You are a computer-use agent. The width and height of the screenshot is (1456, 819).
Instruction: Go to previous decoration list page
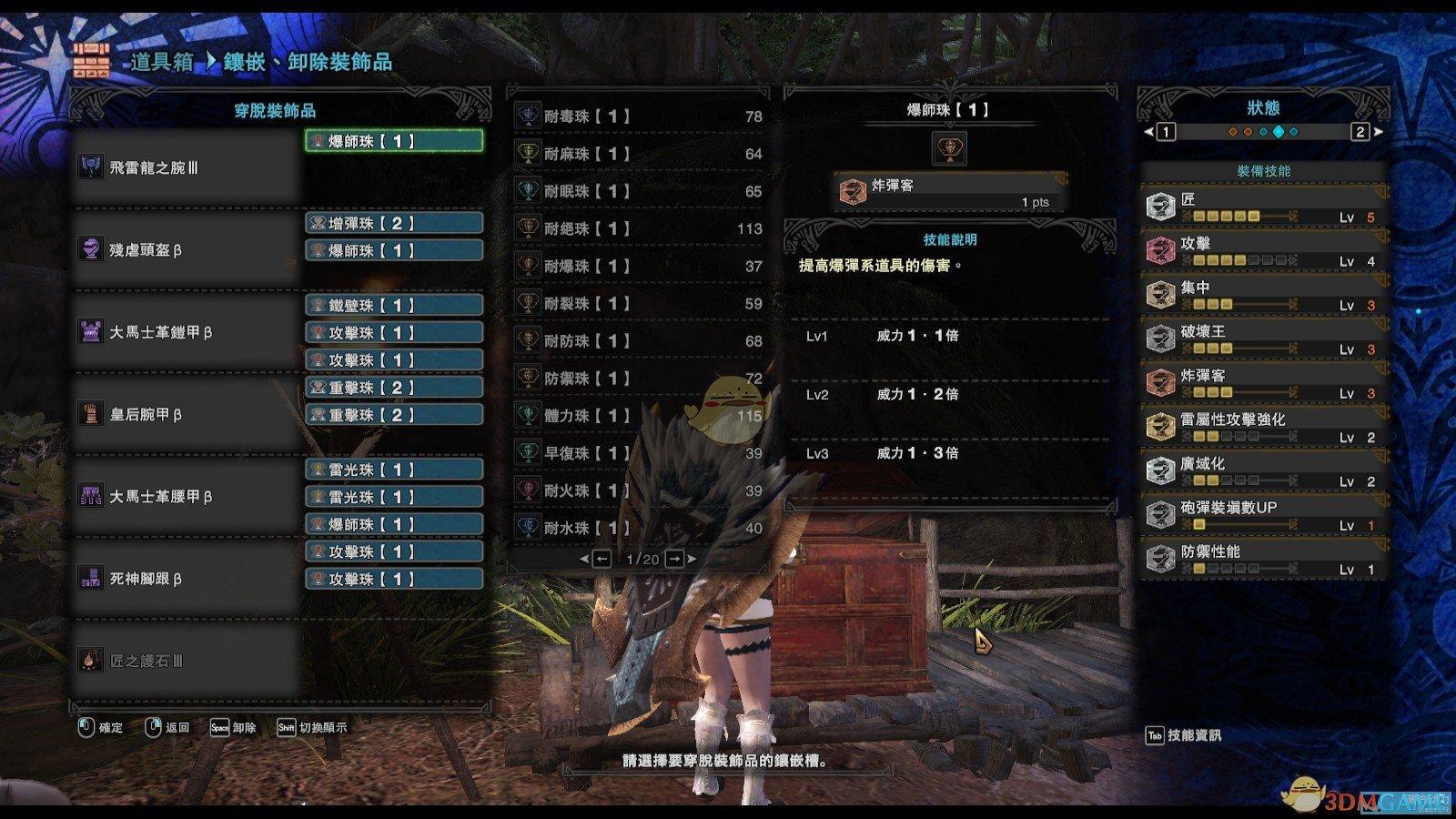coord(601,559)
